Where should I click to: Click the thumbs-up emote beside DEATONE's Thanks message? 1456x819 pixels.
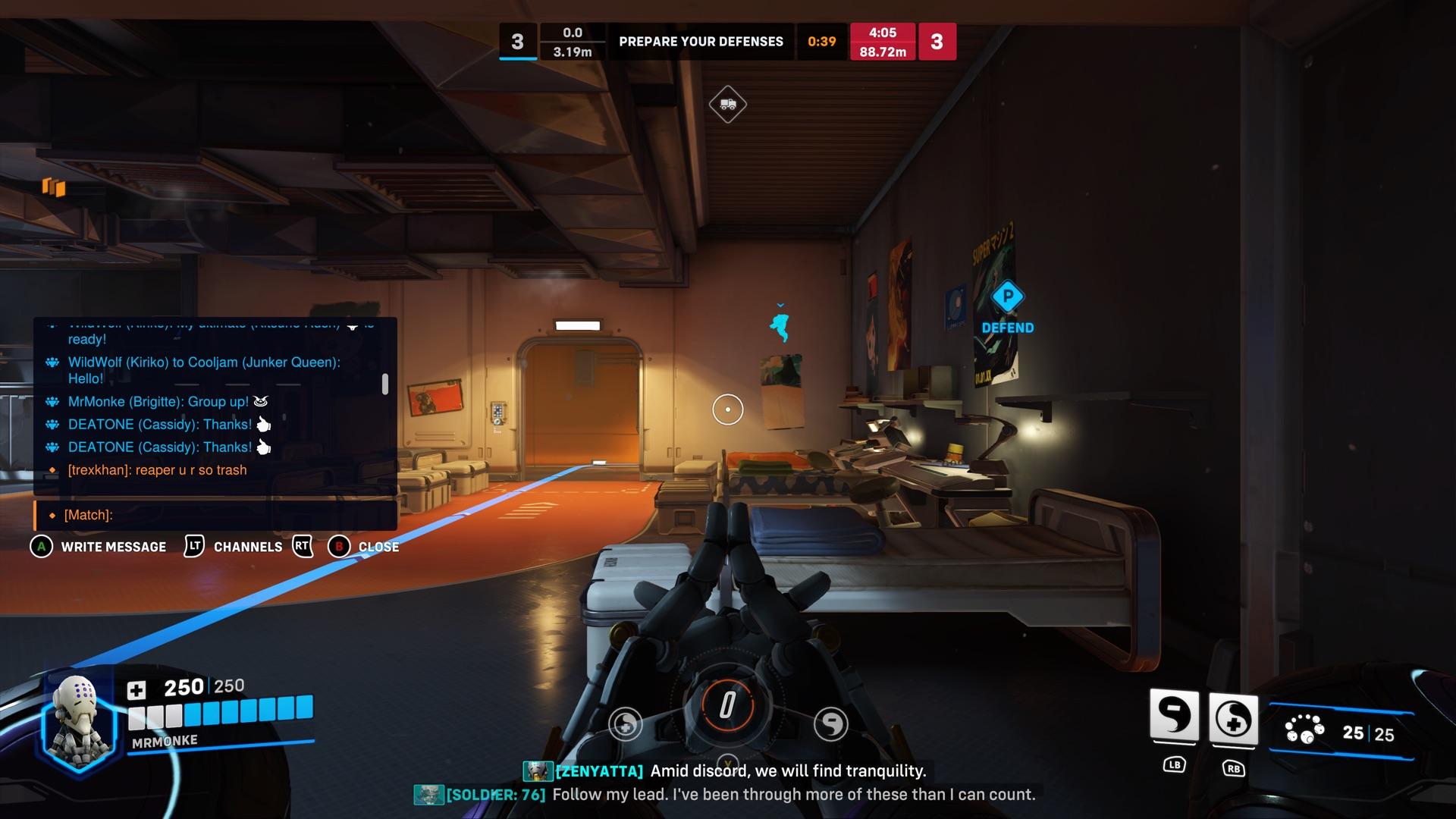(263, 425)
